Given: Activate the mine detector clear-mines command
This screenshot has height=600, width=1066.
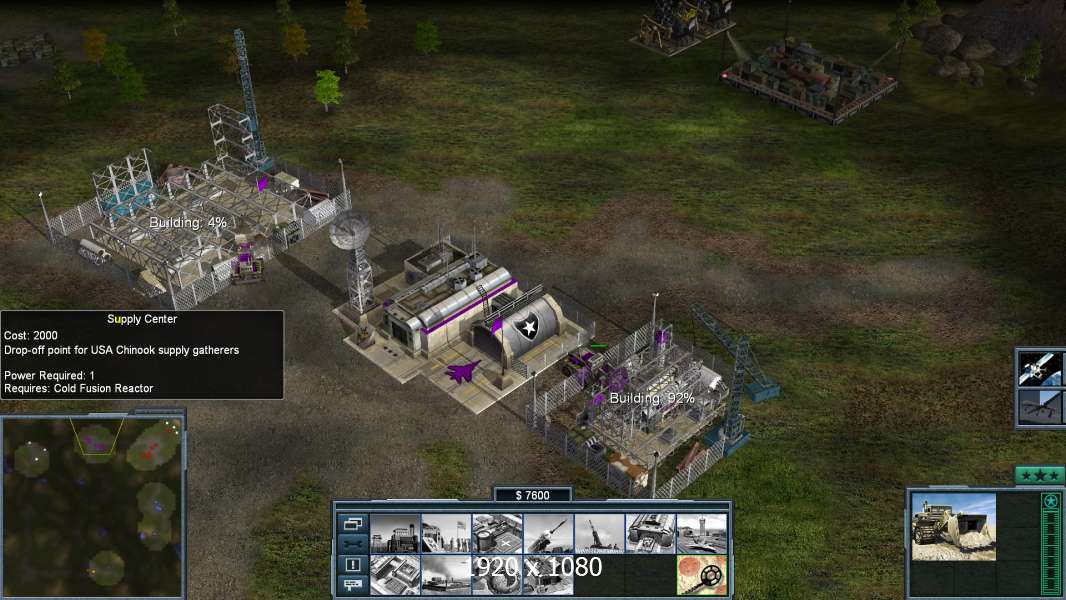Looking at the screenshot, I should pyautogui.click(x=701, y=574).
